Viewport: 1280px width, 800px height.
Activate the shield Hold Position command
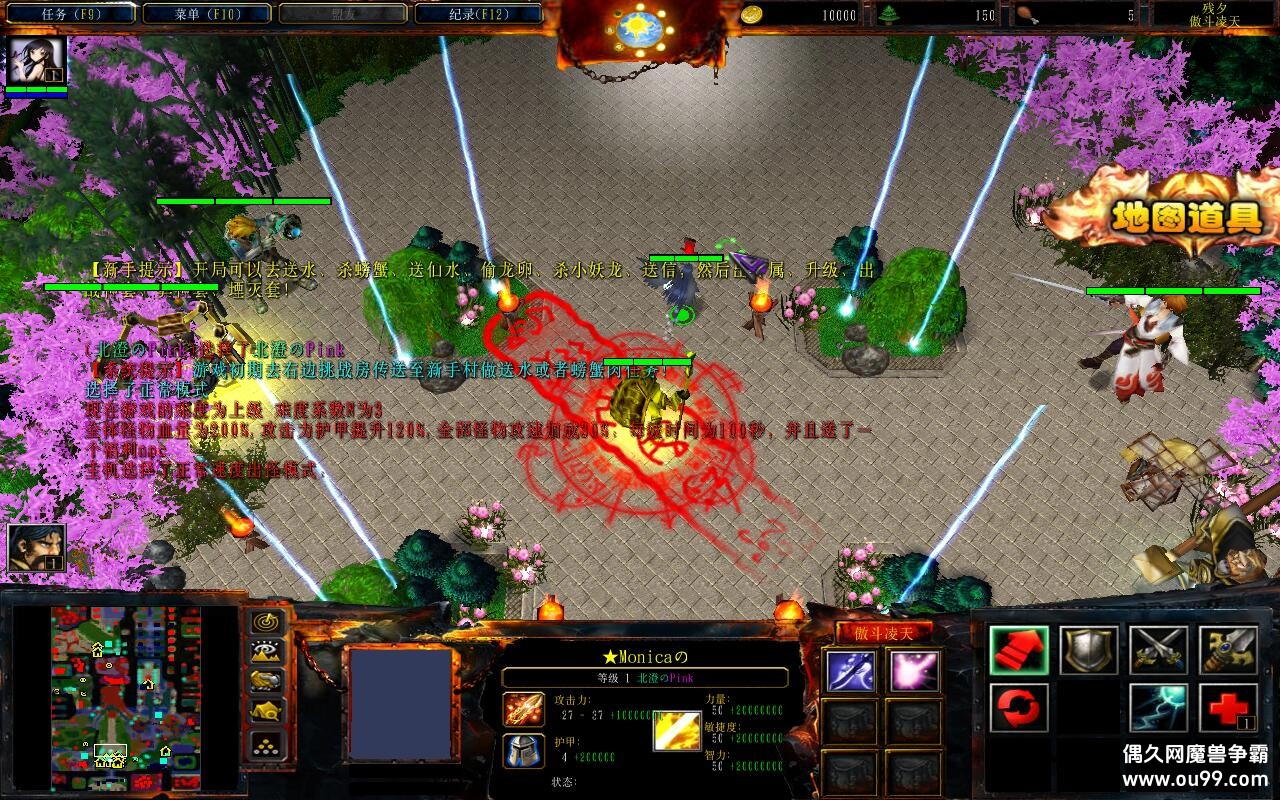click(x=1088, y=650)
